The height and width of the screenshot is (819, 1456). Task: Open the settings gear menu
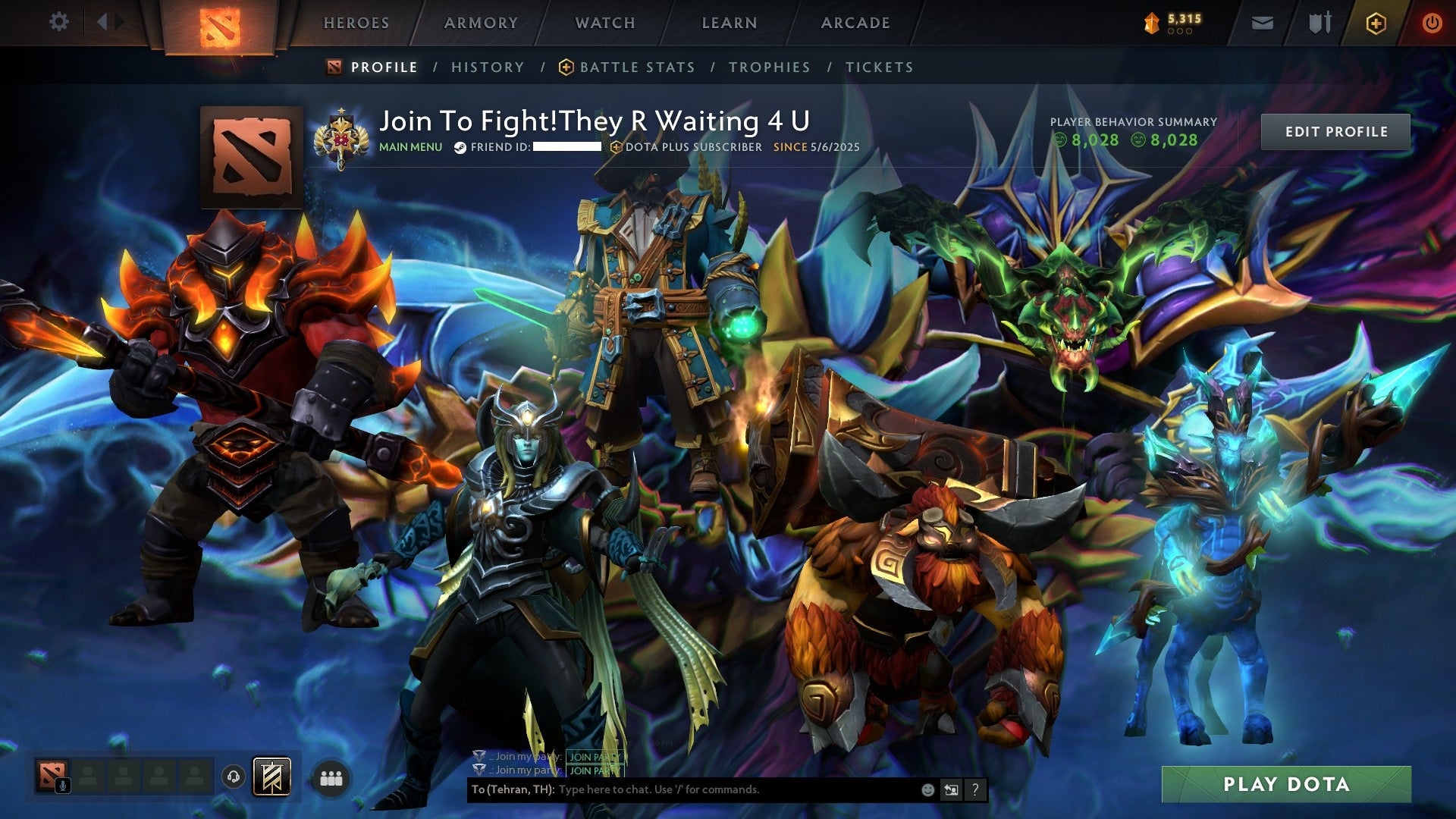(59, 21)
